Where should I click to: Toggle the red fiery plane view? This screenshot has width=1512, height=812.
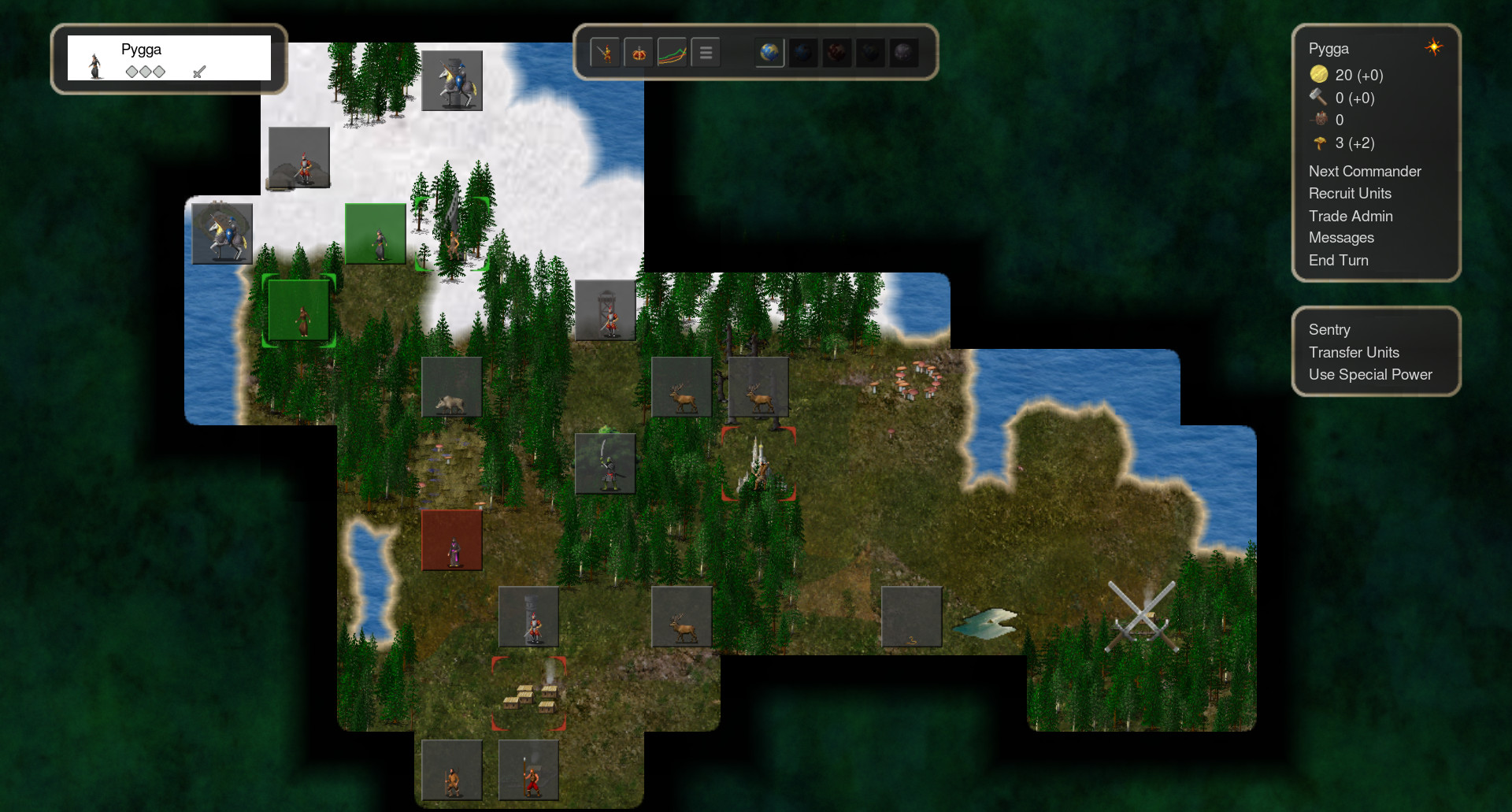pos(836,53)
